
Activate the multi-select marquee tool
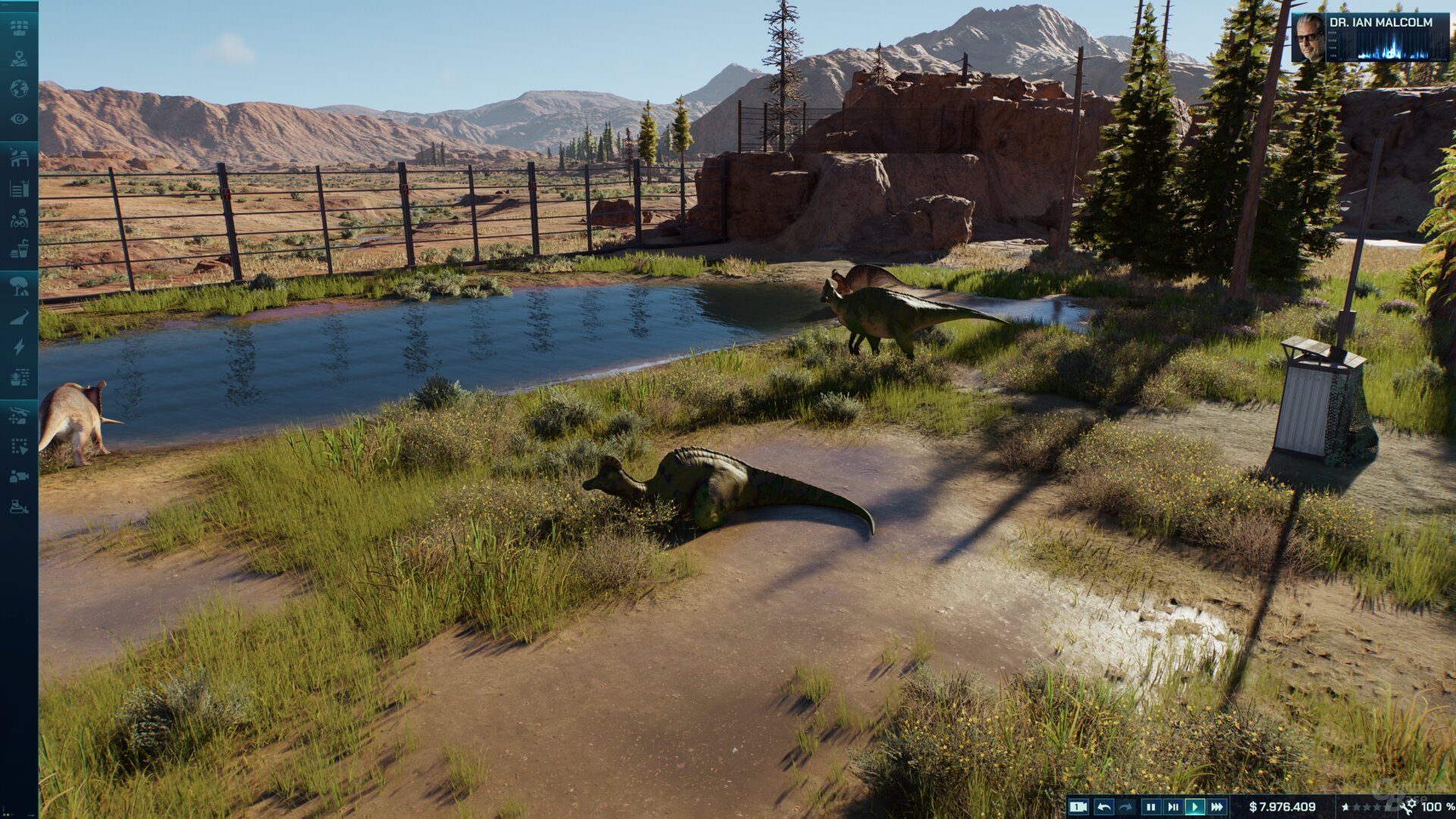19,446
